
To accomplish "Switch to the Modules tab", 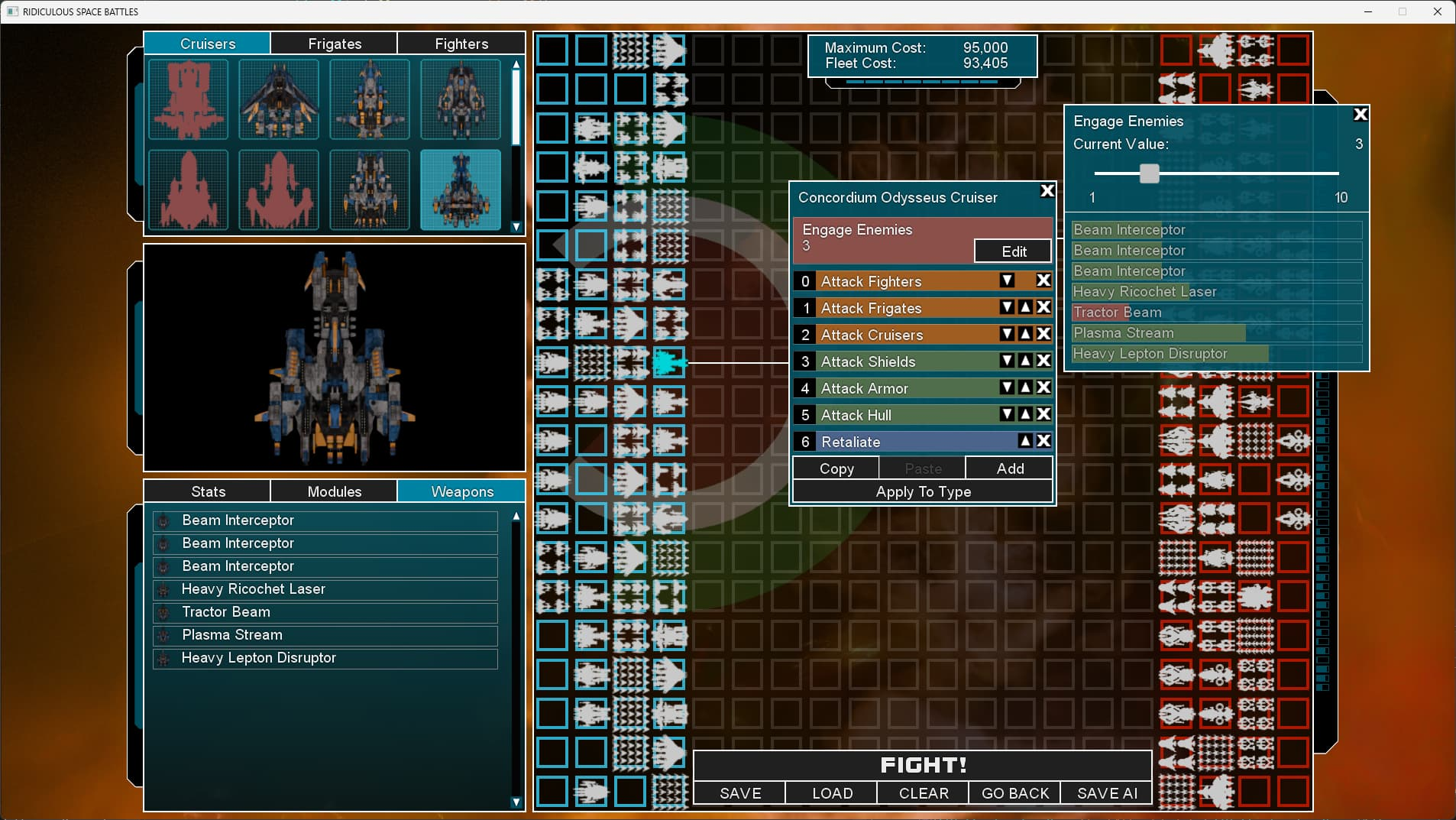I will (334, 491).
